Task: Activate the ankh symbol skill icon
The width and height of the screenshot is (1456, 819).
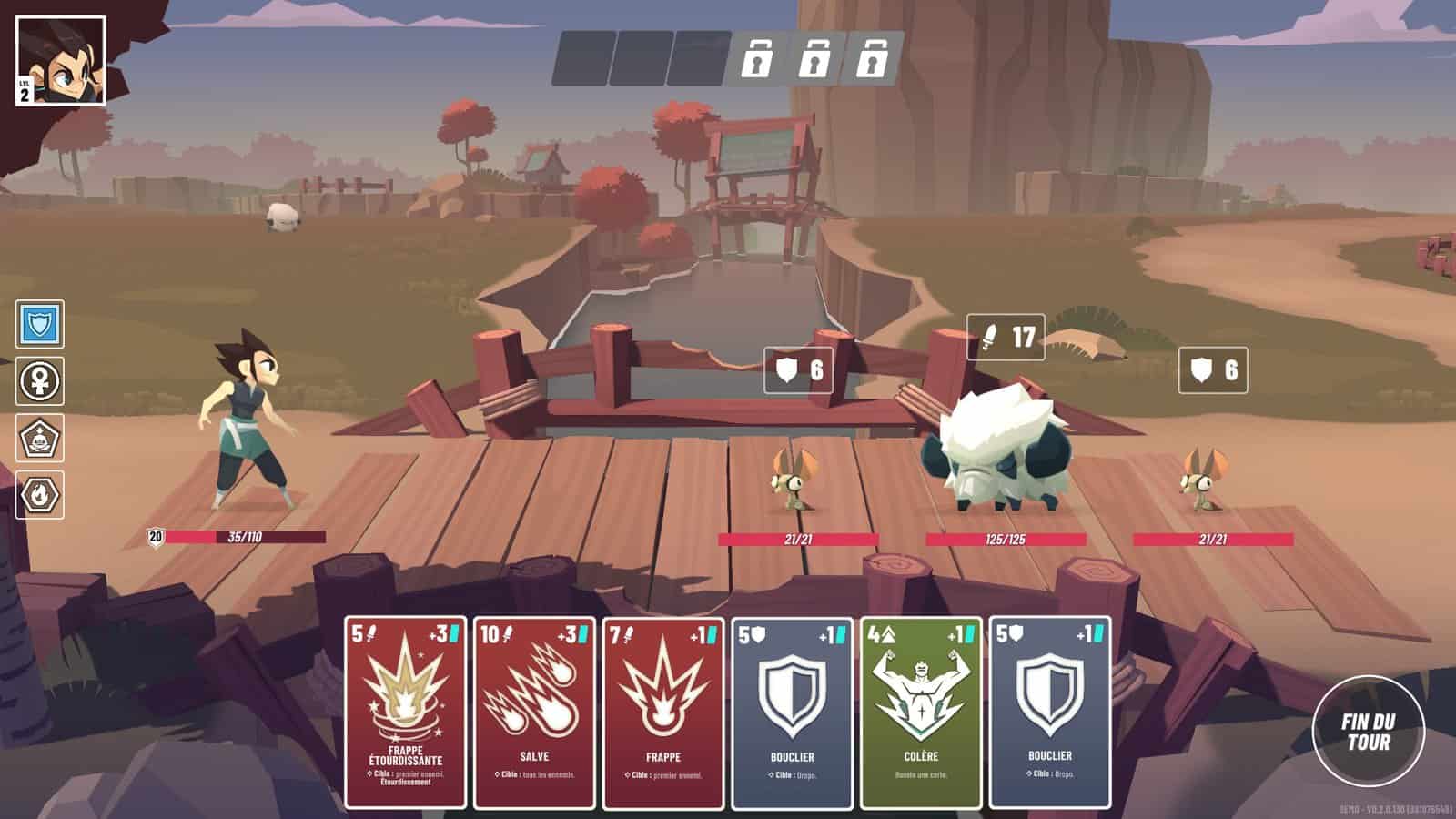Action: 40,381
